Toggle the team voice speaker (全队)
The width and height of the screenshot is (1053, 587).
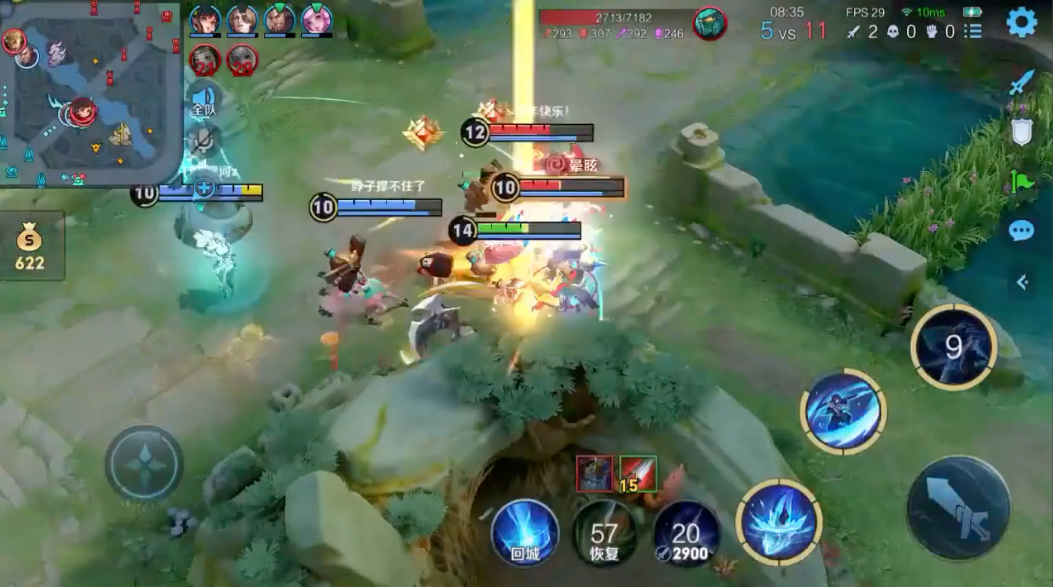(203, 100)
